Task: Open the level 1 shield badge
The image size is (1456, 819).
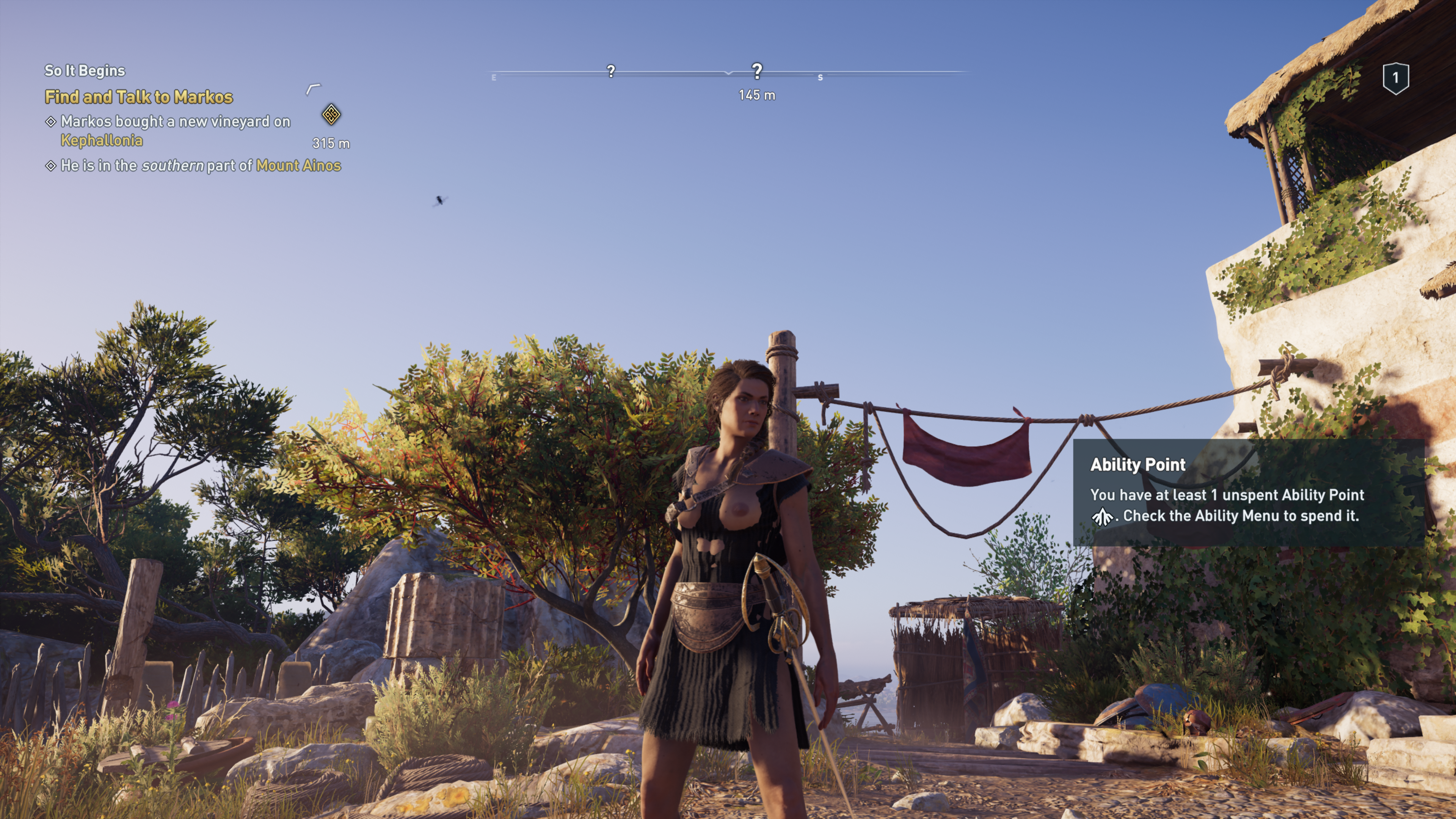Action: [x=1395, y=78]
